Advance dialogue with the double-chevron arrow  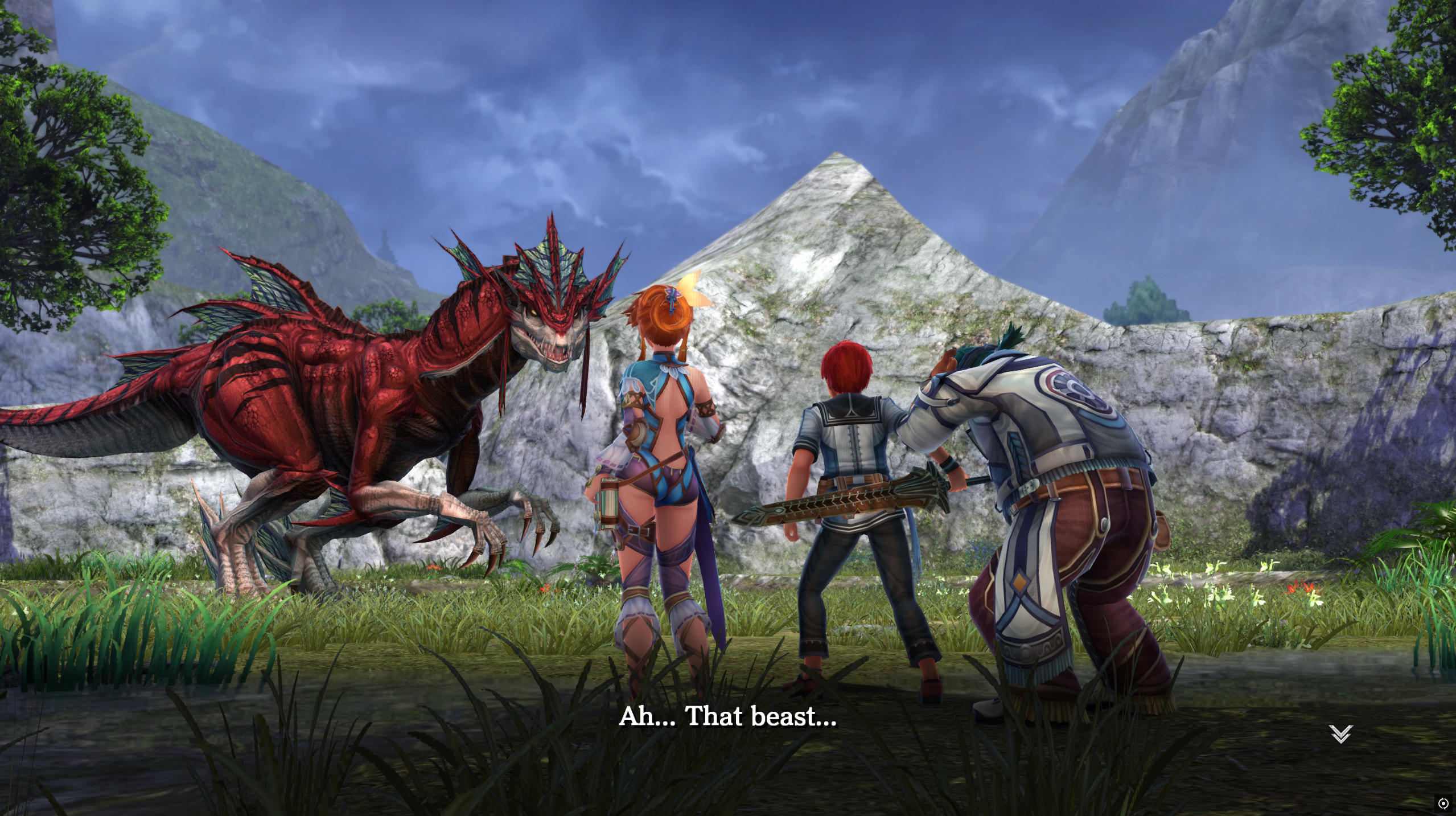(x=1340, y=734)
